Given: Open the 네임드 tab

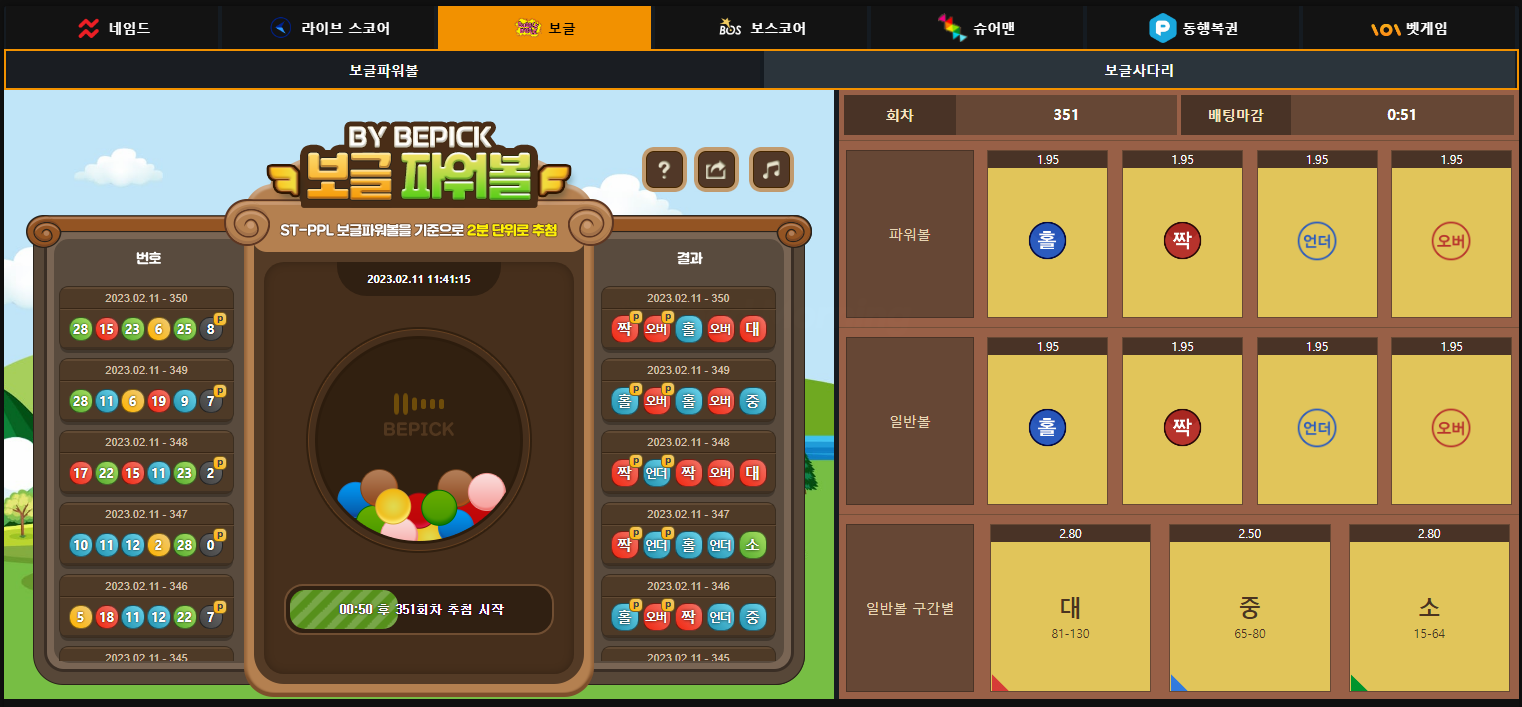Looking at the screenshot, I should pos(113,28).
